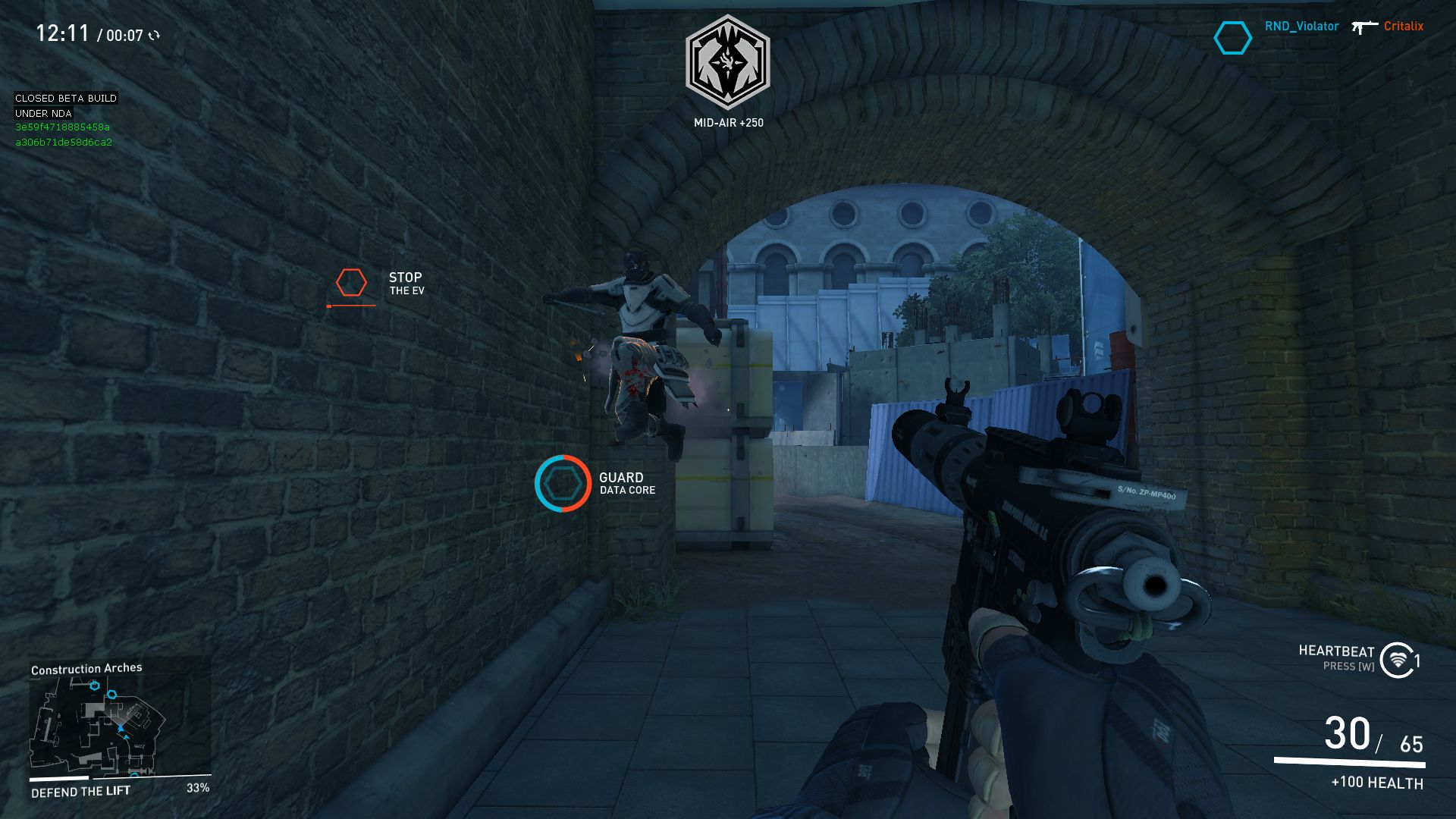The image size is (1456, 819).
Task: Click the Mid-Air medal badge
Action: 728,62
